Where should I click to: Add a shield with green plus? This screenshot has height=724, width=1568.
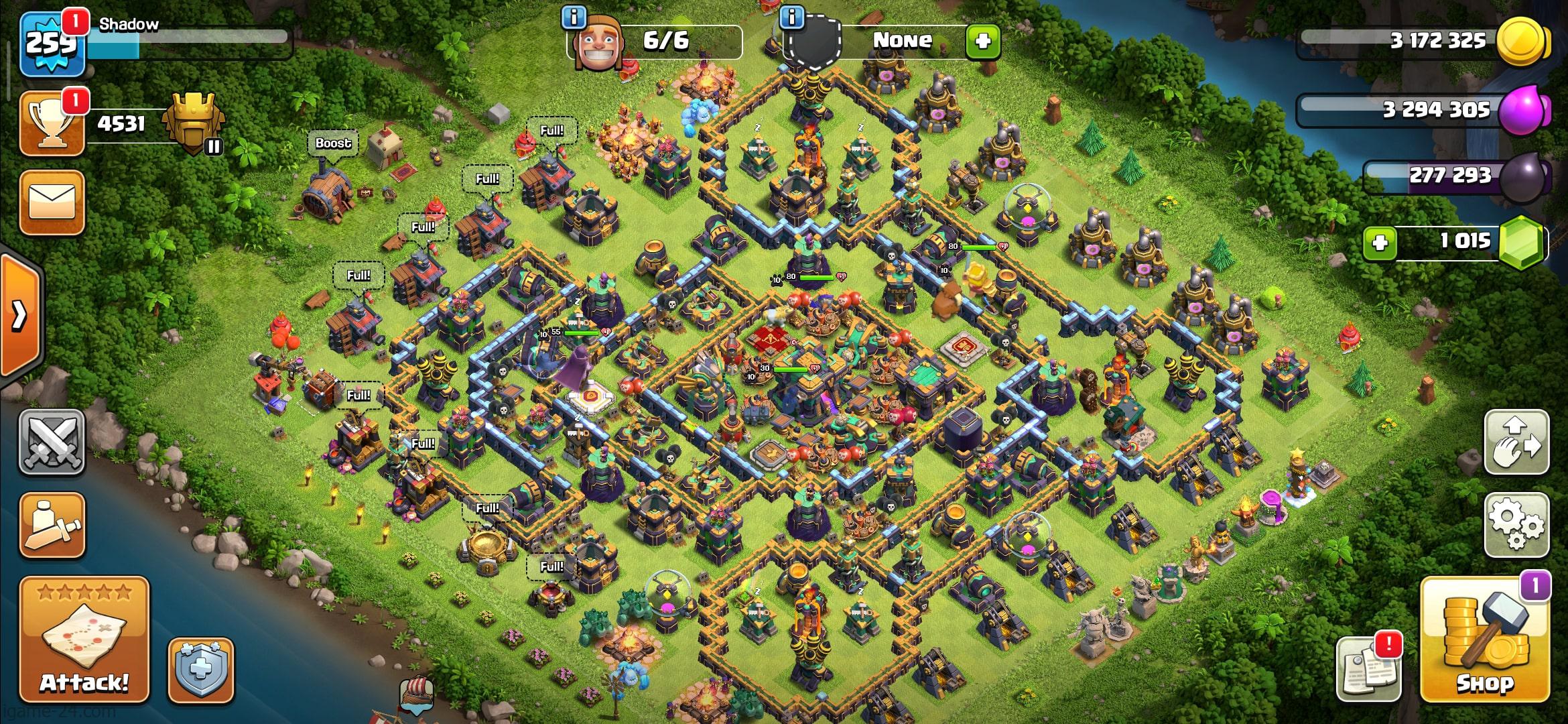click(982, 42)
